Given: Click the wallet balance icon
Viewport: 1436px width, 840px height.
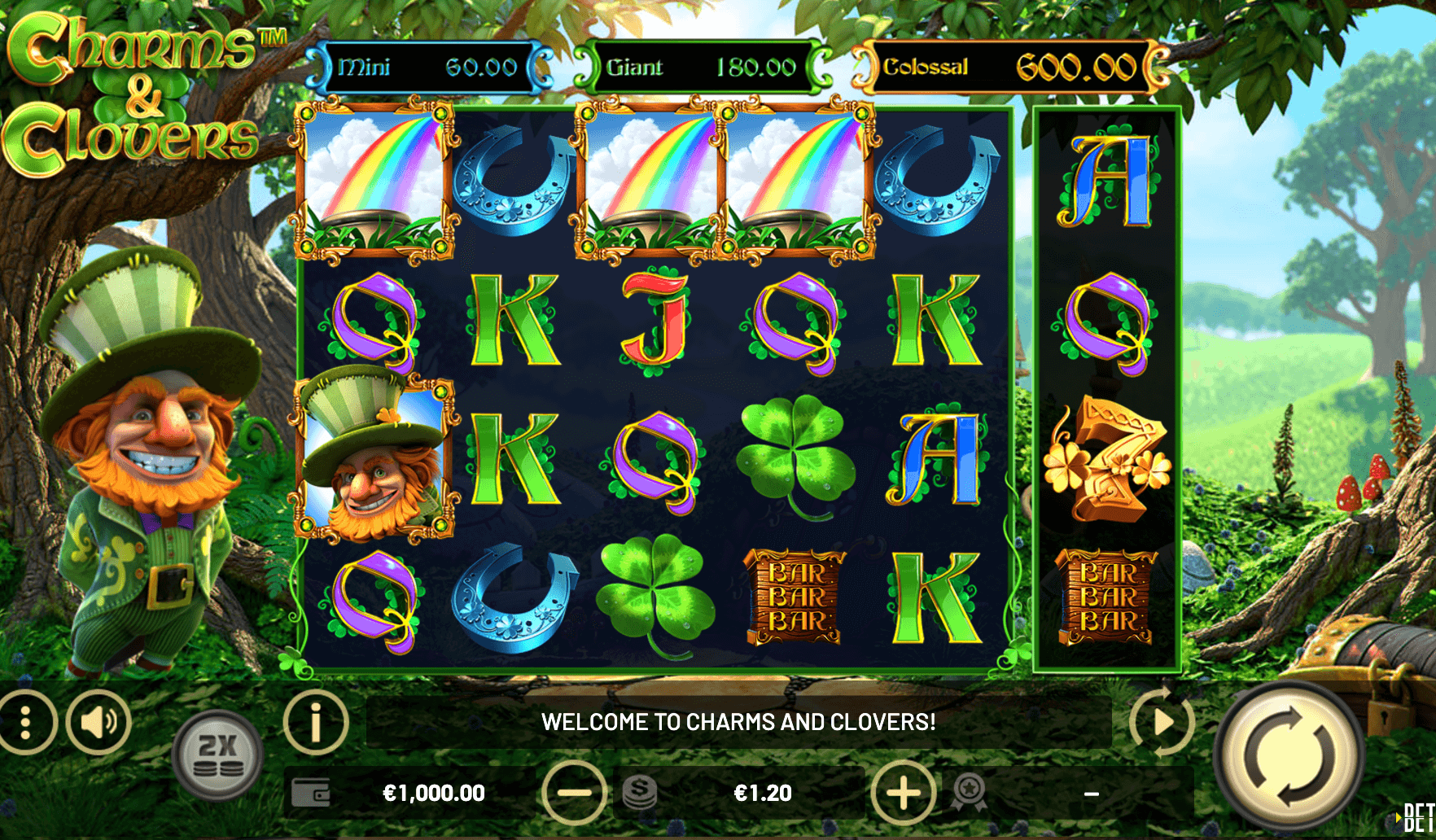Looking at the screenshot, I should (x=311, y=793).
